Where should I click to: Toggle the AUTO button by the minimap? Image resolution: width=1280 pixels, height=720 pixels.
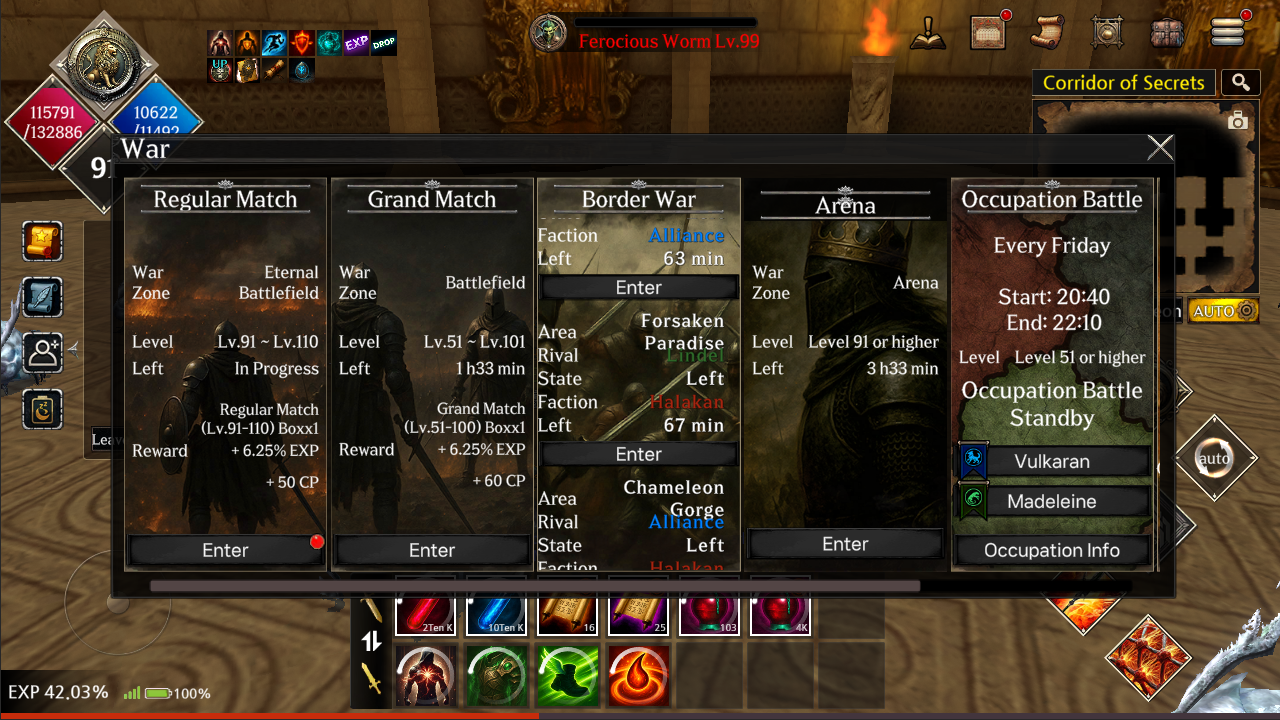[1221, 311]
